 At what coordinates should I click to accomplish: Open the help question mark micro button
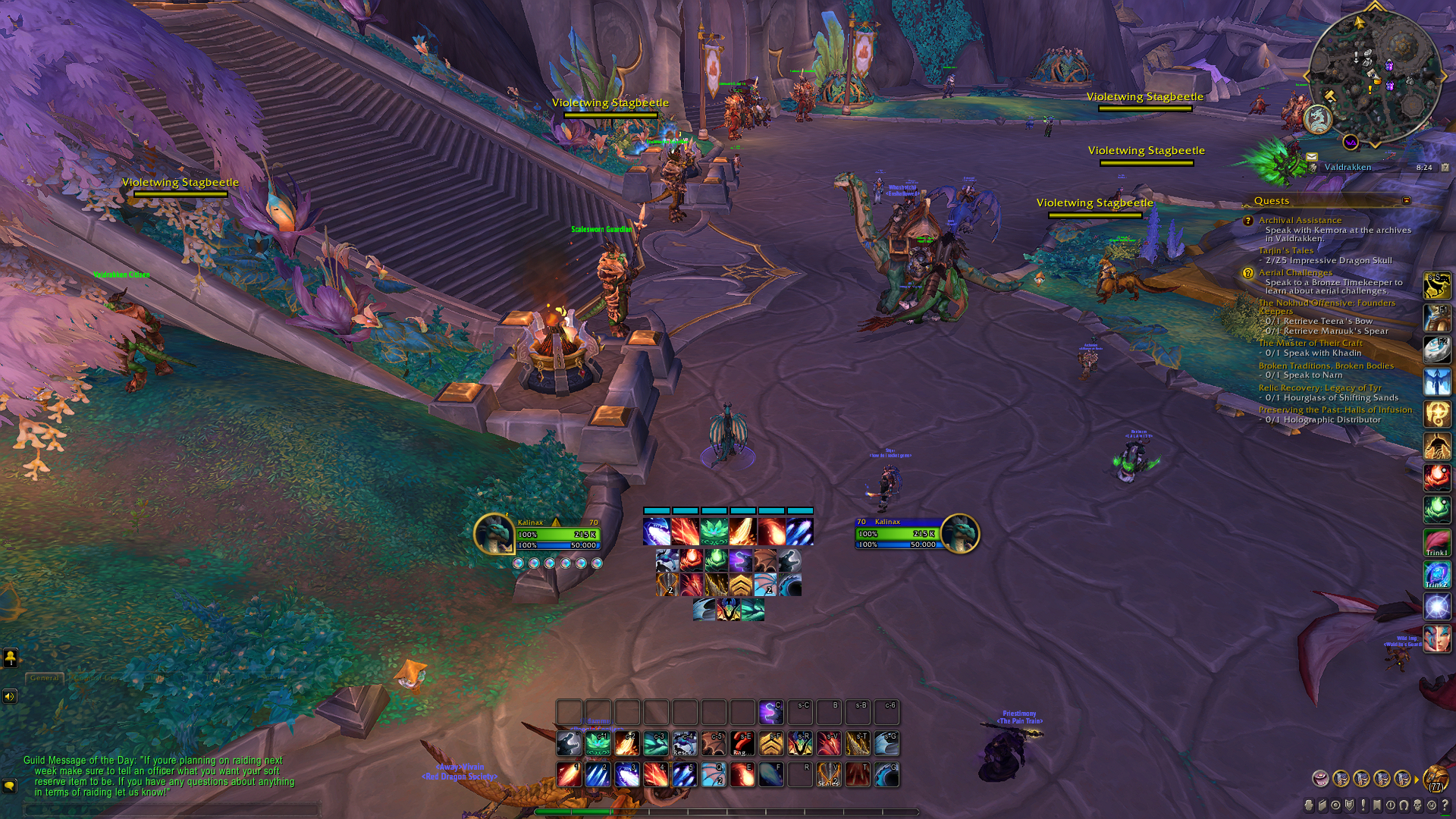(x=1445, y=805)
